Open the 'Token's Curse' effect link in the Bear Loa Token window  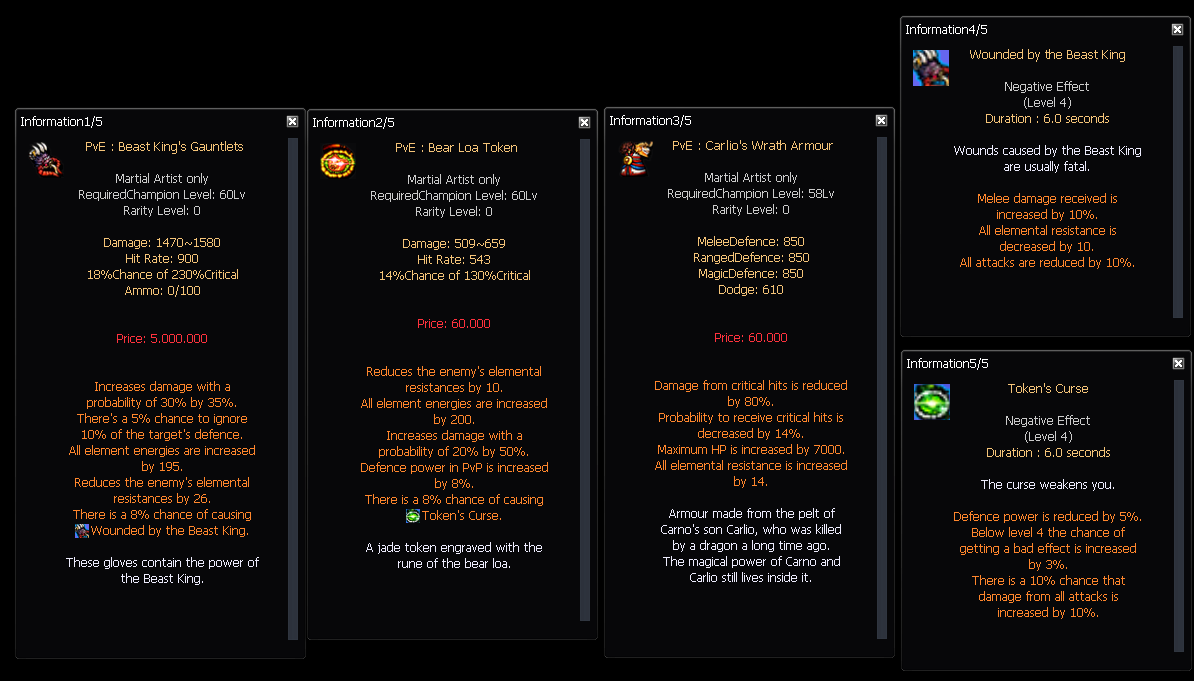[461, 516]
